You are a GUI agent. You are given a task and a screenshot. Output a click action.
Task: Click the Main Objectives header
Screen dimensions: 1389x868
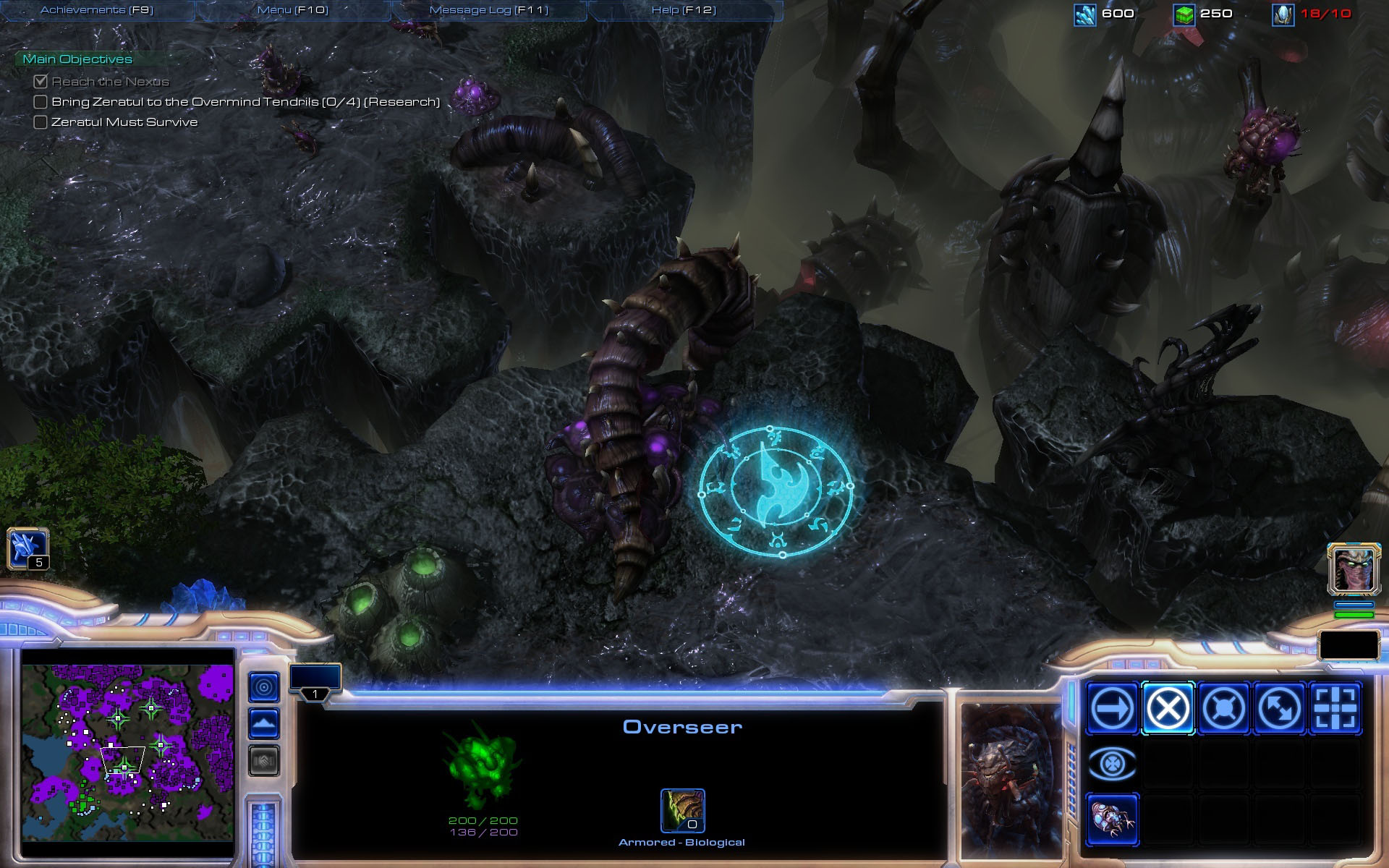(x=77, y=59)
